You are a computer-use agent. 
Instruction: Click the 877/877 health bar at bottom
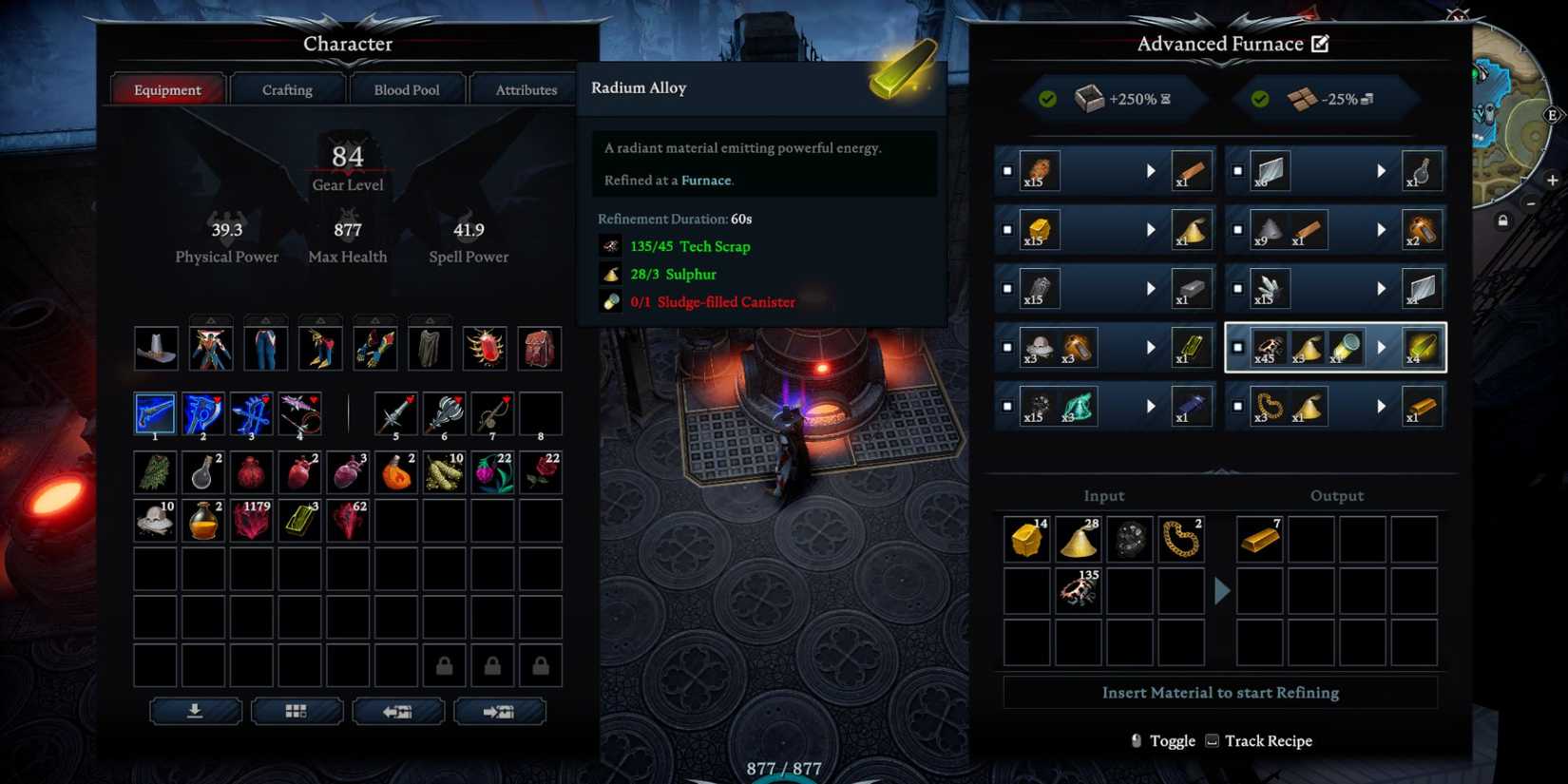pos(781,769)
